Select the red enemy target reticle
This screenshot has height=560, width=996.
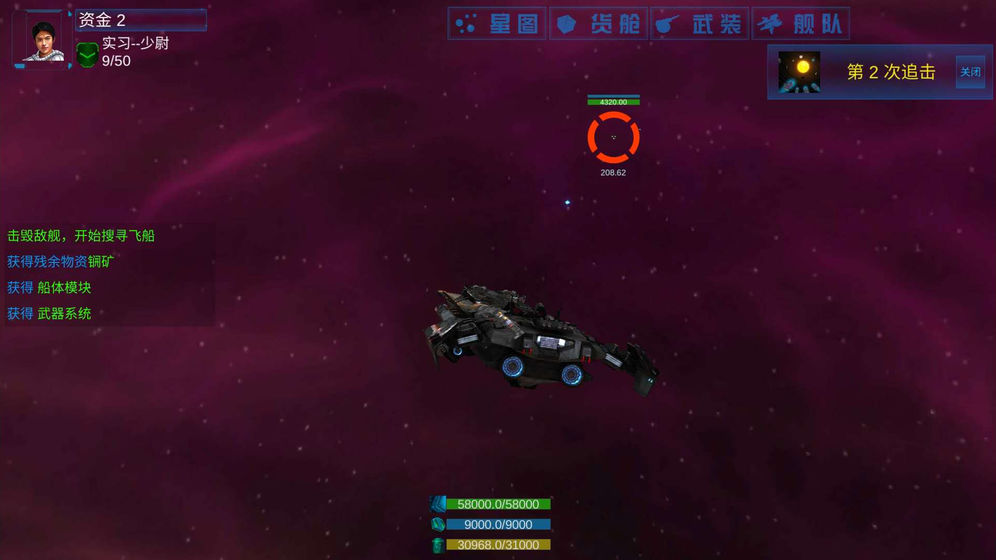point(613,137)
